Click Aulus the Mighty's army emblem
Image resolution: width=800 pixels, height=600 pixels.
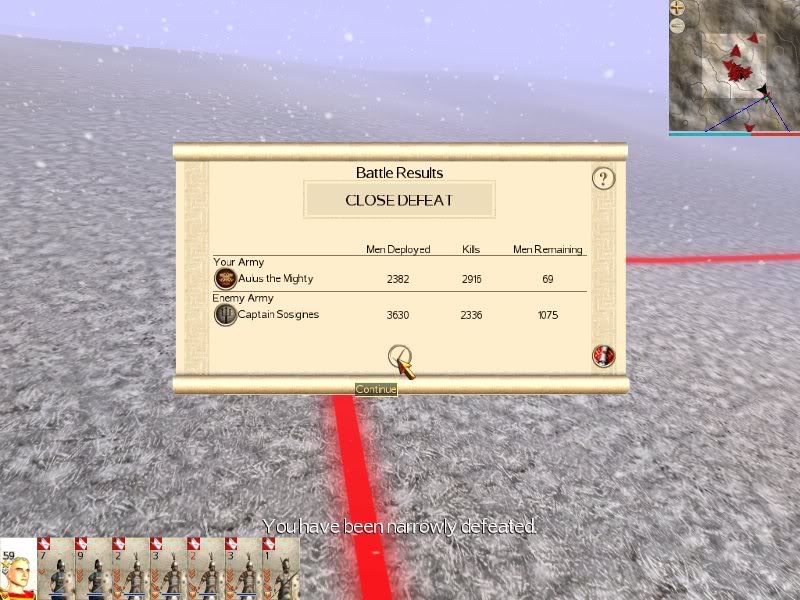(225, 279)
